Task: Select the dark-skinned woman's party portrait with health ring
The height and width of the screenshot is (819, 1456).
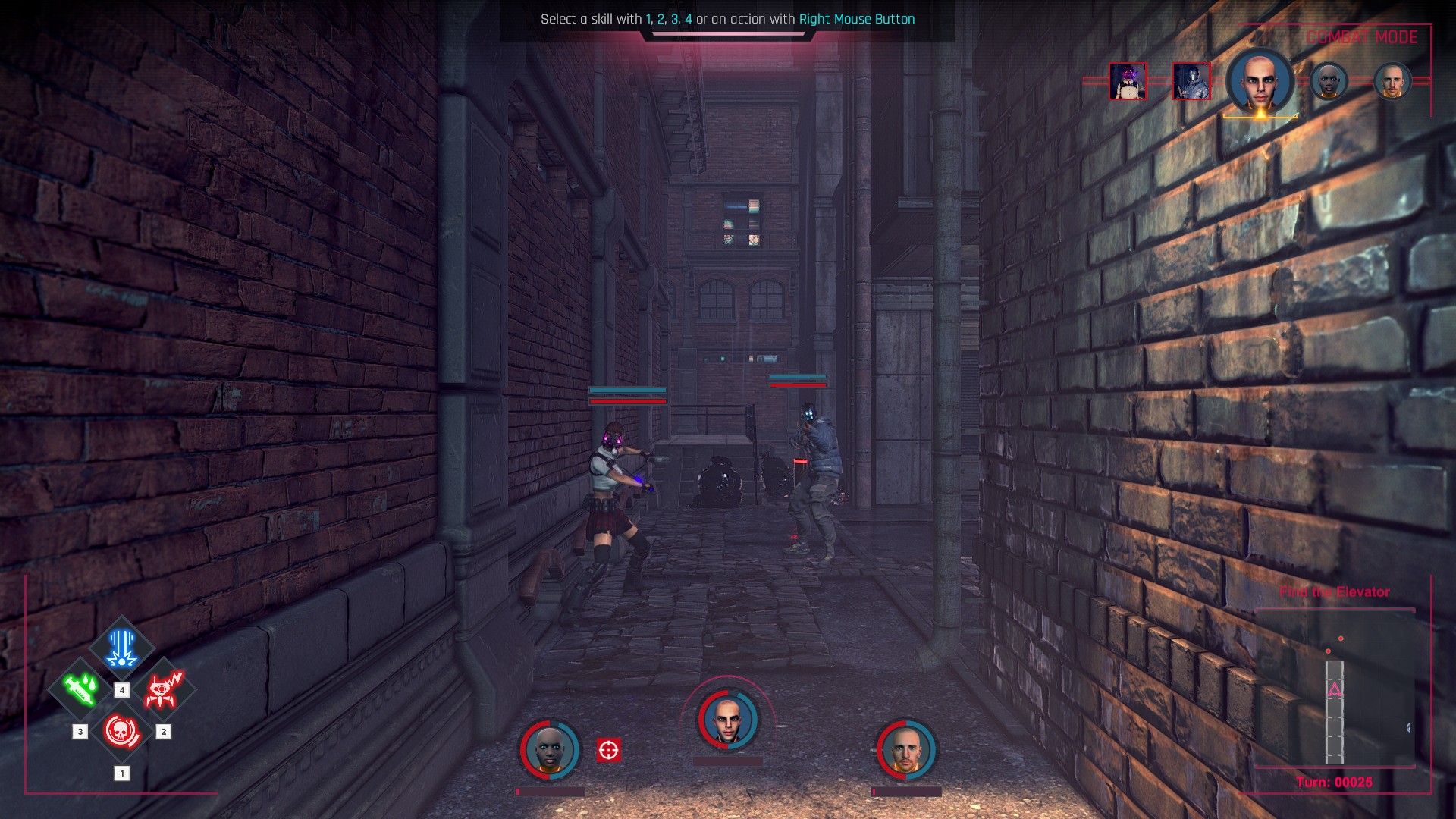Action: 550,750
